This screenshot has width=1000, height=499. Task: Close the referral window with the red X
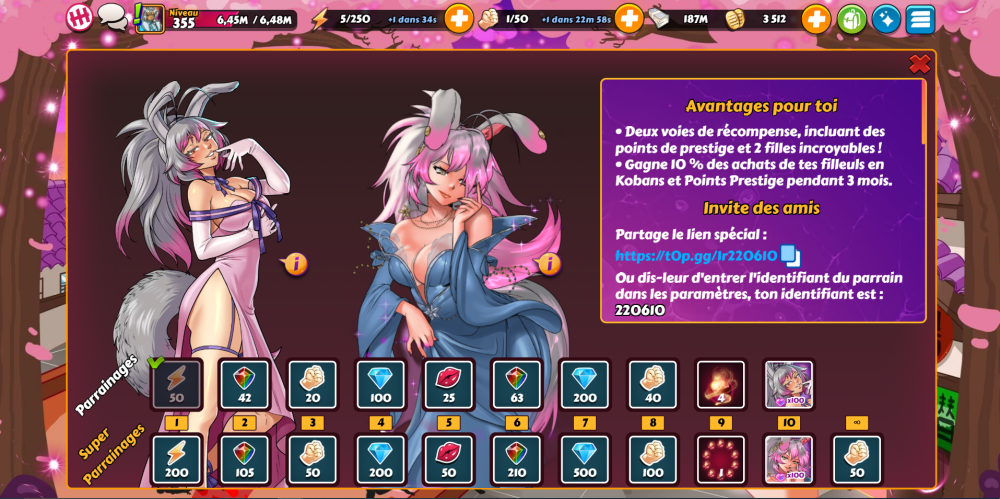pyautogui.click(x=920, y=64)
